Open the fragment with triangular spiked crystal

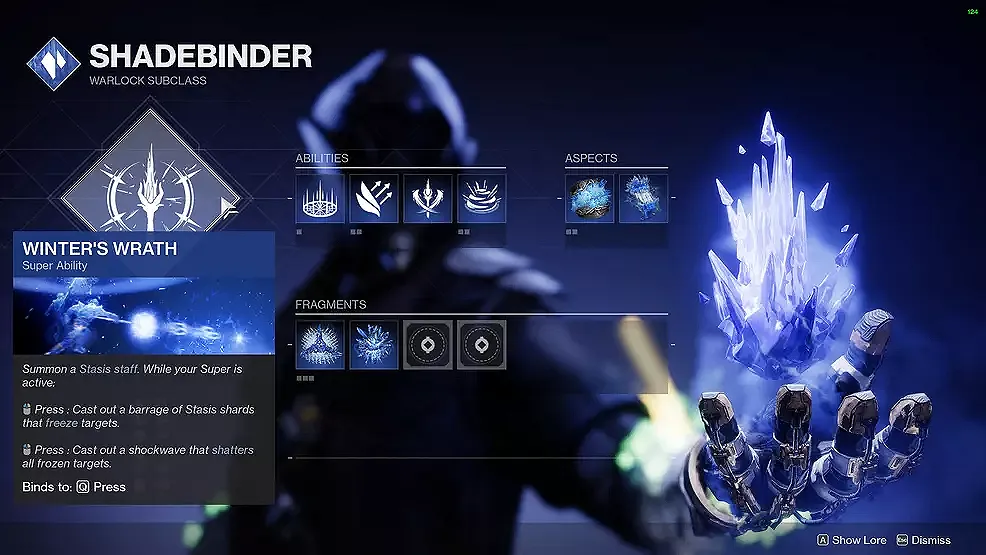pos(320,345)
